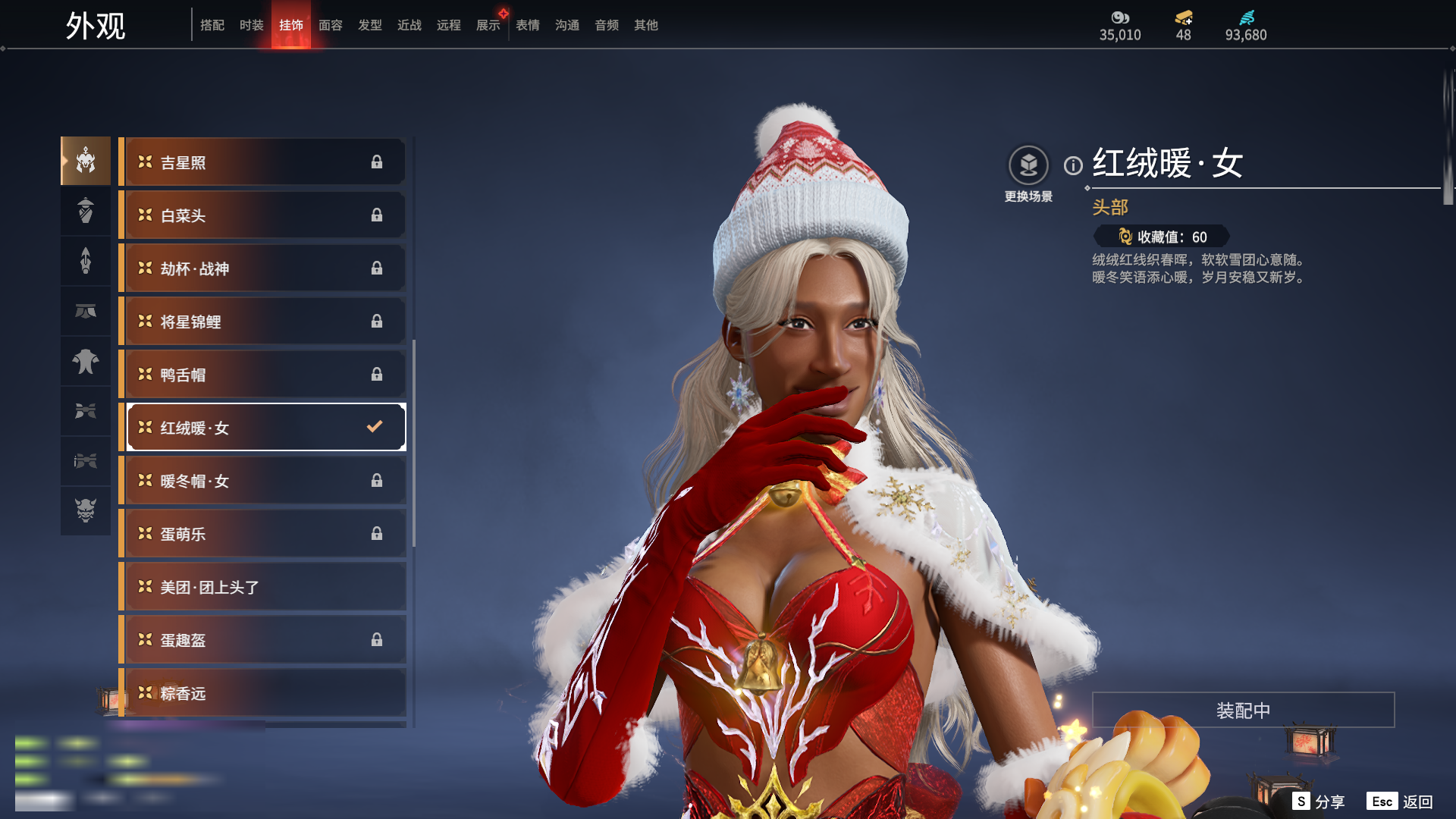Screen dimensions: 1456x819
Task: Go to the 发型 tab
Action: pyautogui.click(x=369, y=25)
